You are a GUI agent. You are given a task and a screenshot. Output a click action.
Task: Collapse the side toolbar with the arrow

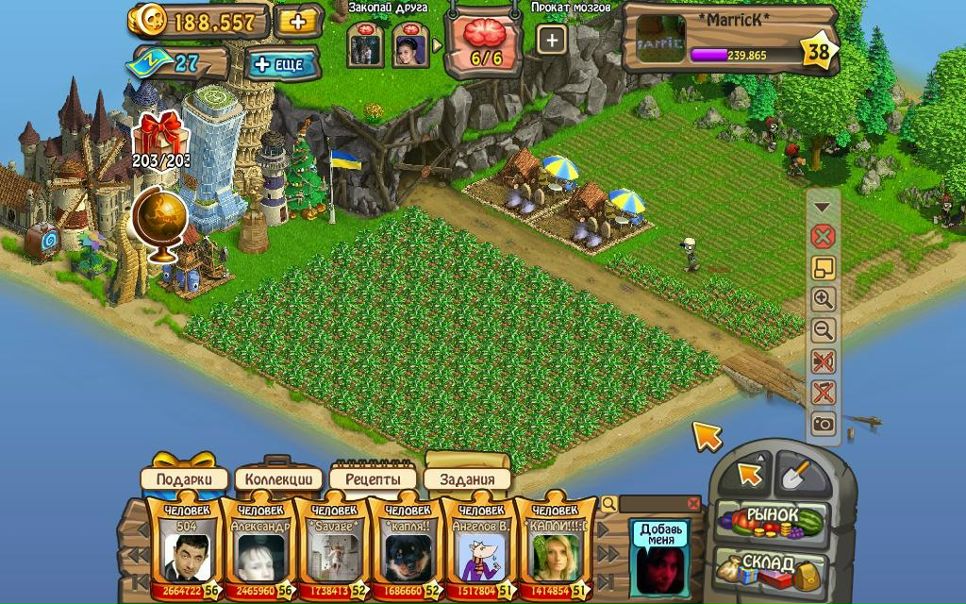[823, 208]
